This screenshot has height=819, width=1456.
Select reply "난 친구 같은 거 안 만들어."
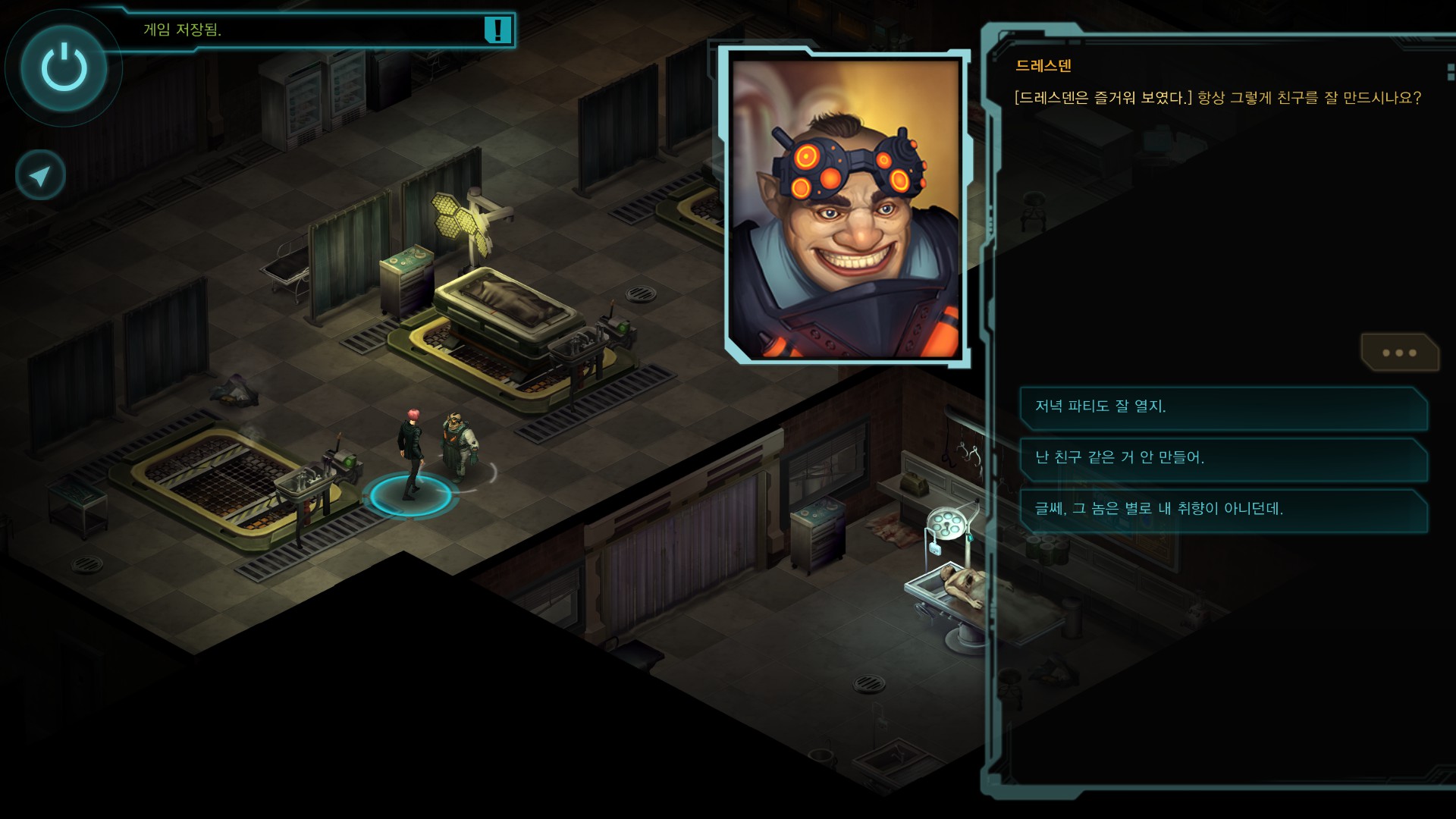[x=1222, y=458]
